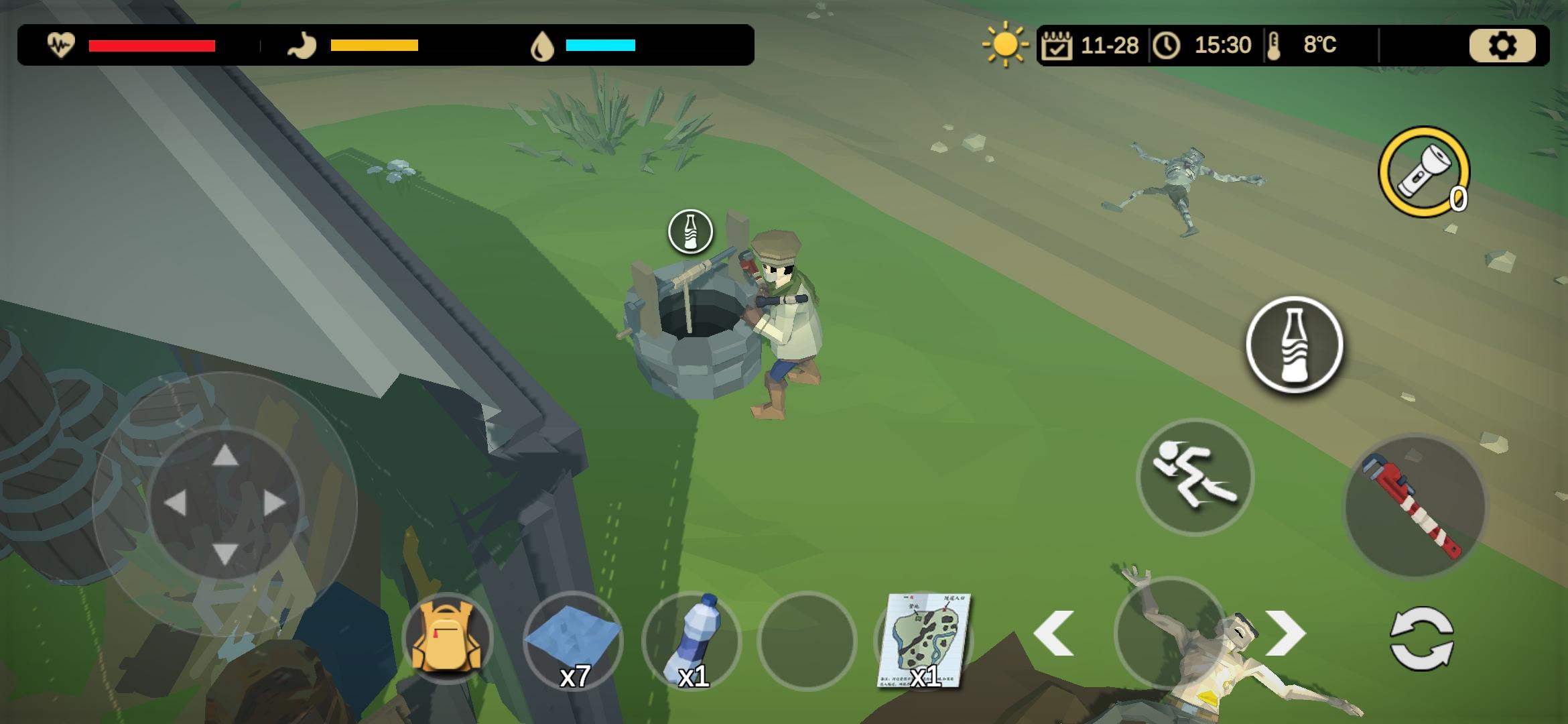Viewport: 1568px width, 724px height.
Task: Tap the down arrow on movement pad
Action: [225, 554]
